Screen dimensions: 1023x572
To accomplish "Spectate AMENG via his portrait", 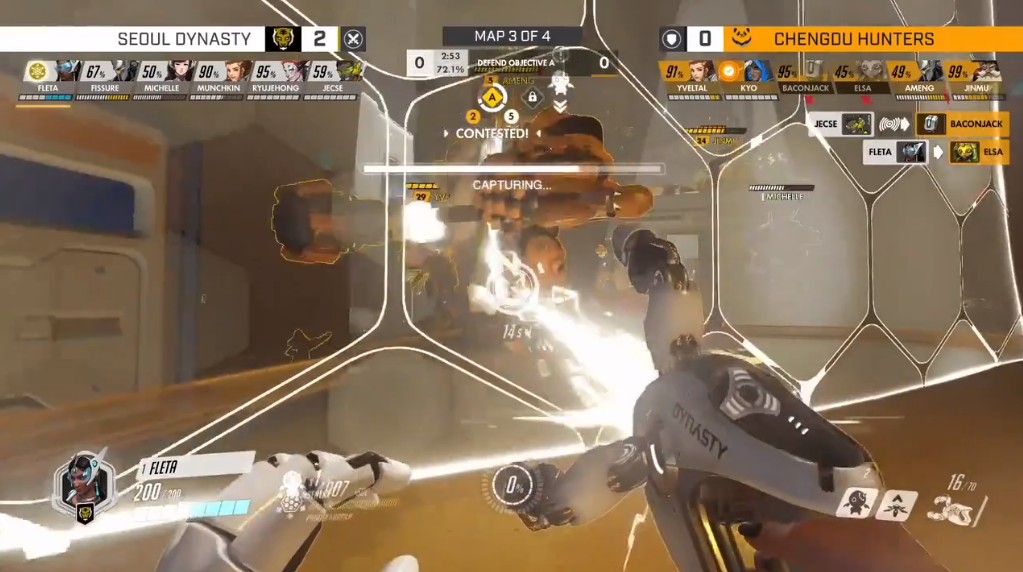I will pyautogui.click(x=930, y=72).
